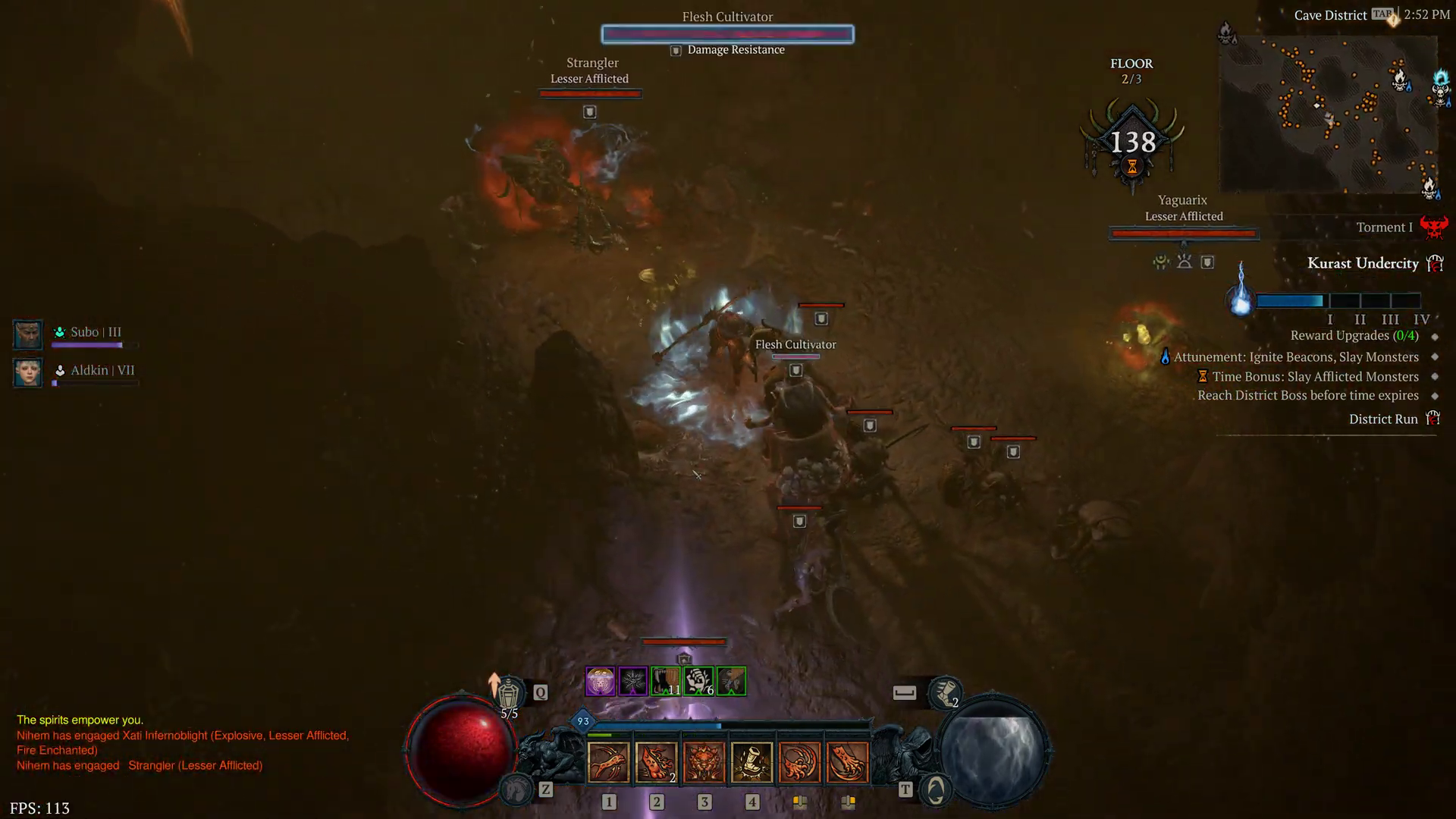
Task: Activate the jaguar head skill in slot 3
Action: point(704,761)
